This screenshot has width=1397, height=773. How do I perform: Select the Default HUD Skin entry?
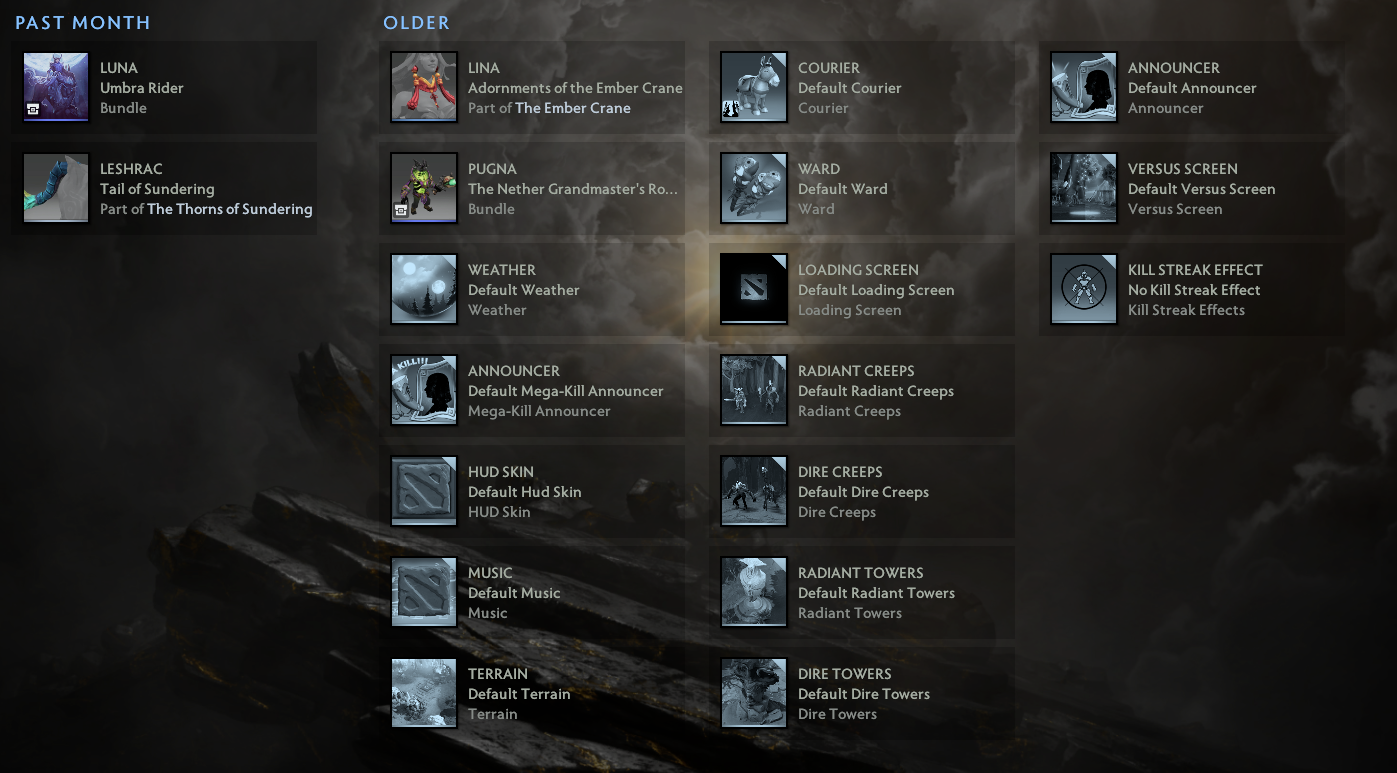(x=423, y=491)
